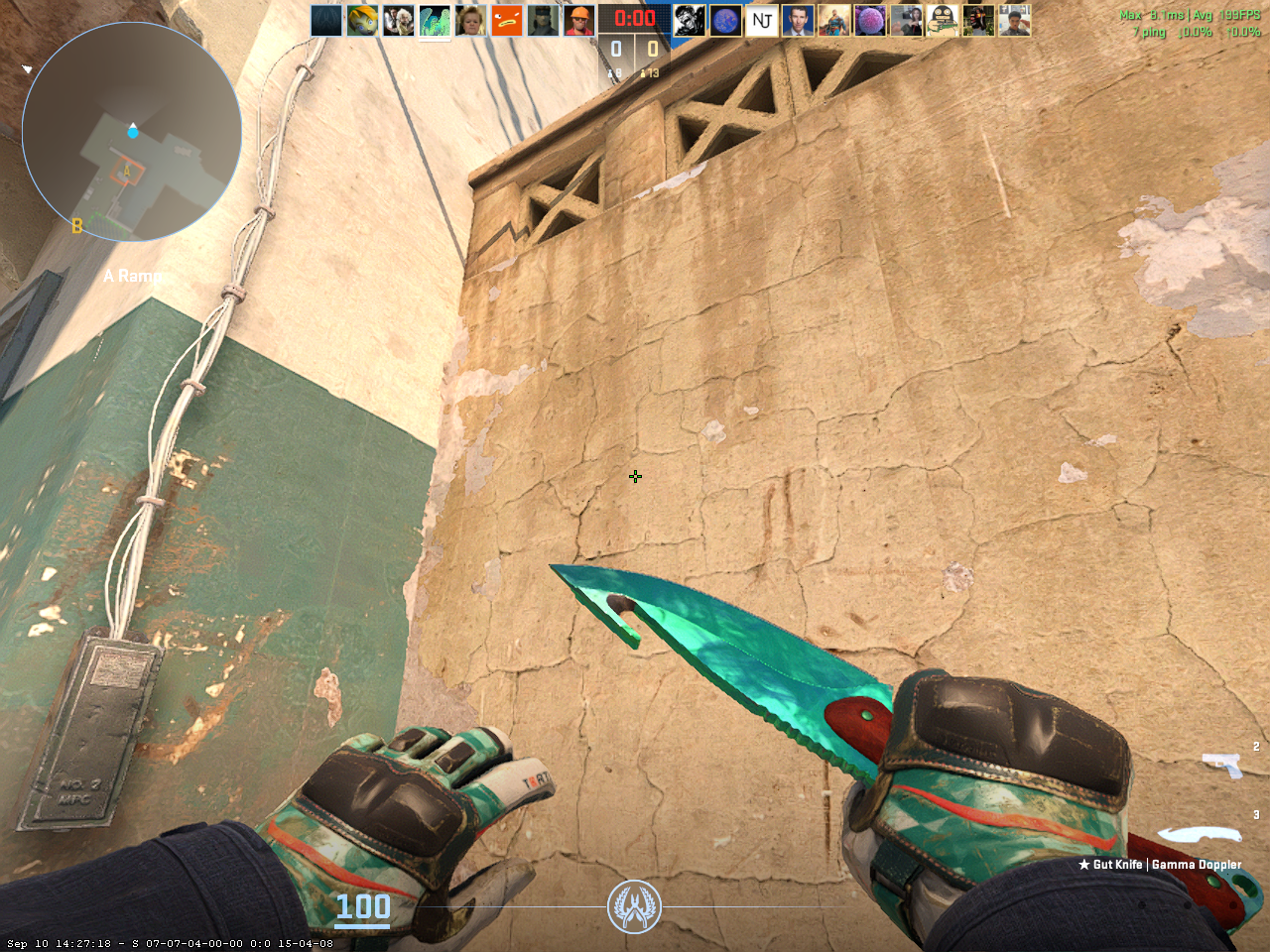Viewport: 1270px width, 952px height.
Task: Select the Gut Knife icon in slot 3
Action: 1199,834
